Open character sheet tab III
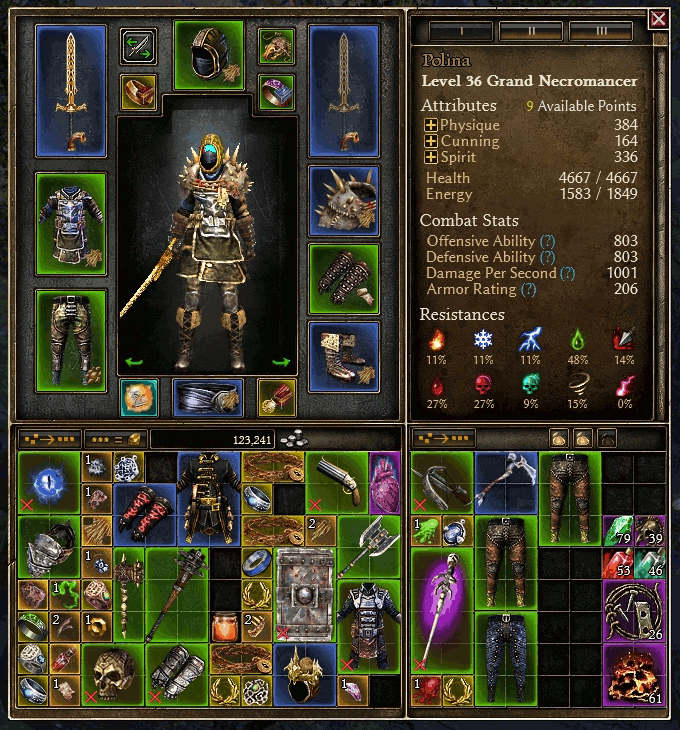 coord(600,31)
